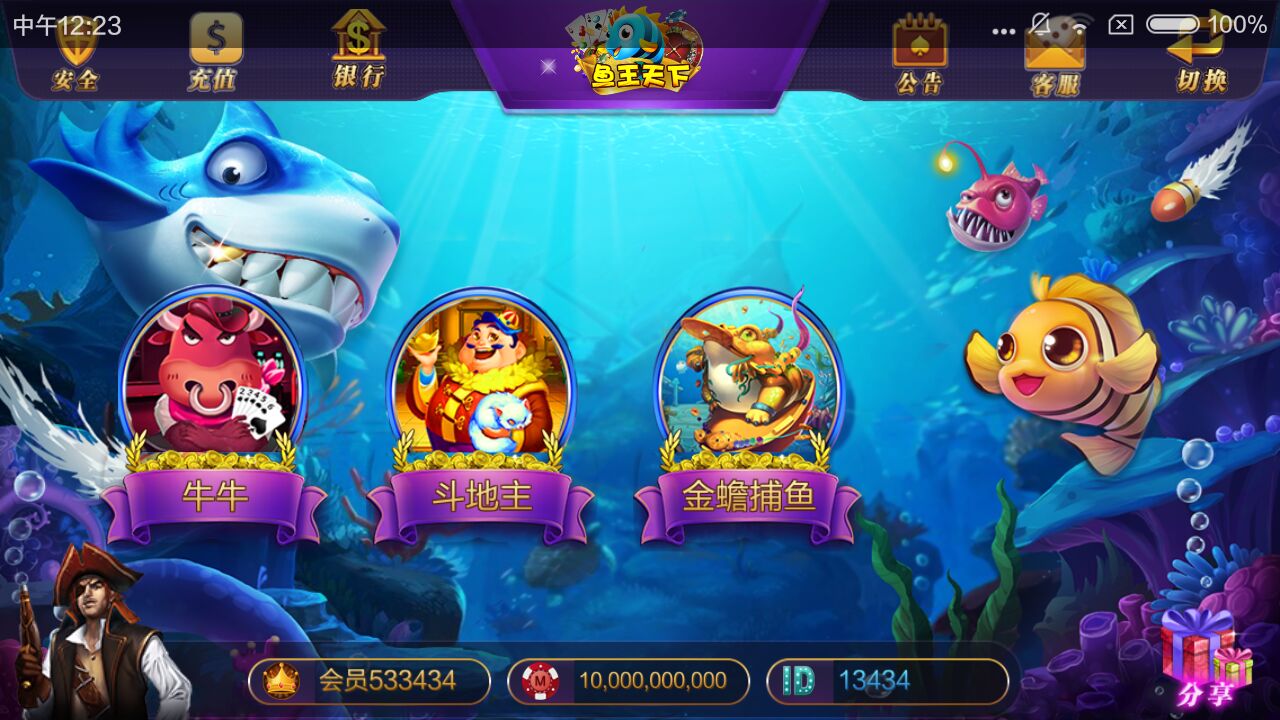This screenshot has height=720, width=1280.
Task: Launch the 金蟾捕鱼 fishing game
Action: pos(748,420)
